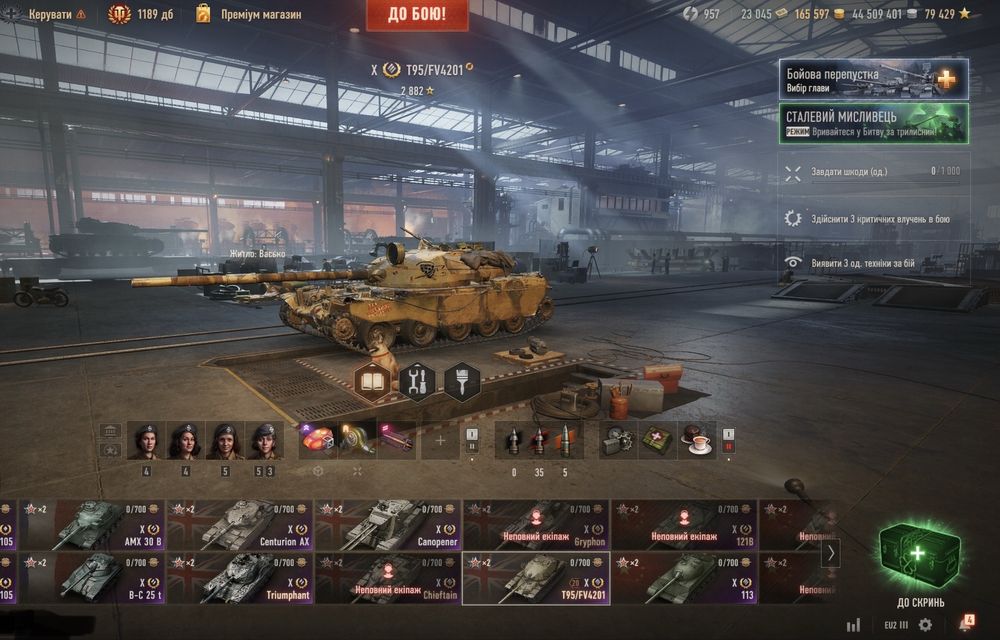Image resolution: width=1000 pixels, height=640 pixels.
Task: Select the Gryphon tank card
Action: pyautogui.click(x=535, y=525)
